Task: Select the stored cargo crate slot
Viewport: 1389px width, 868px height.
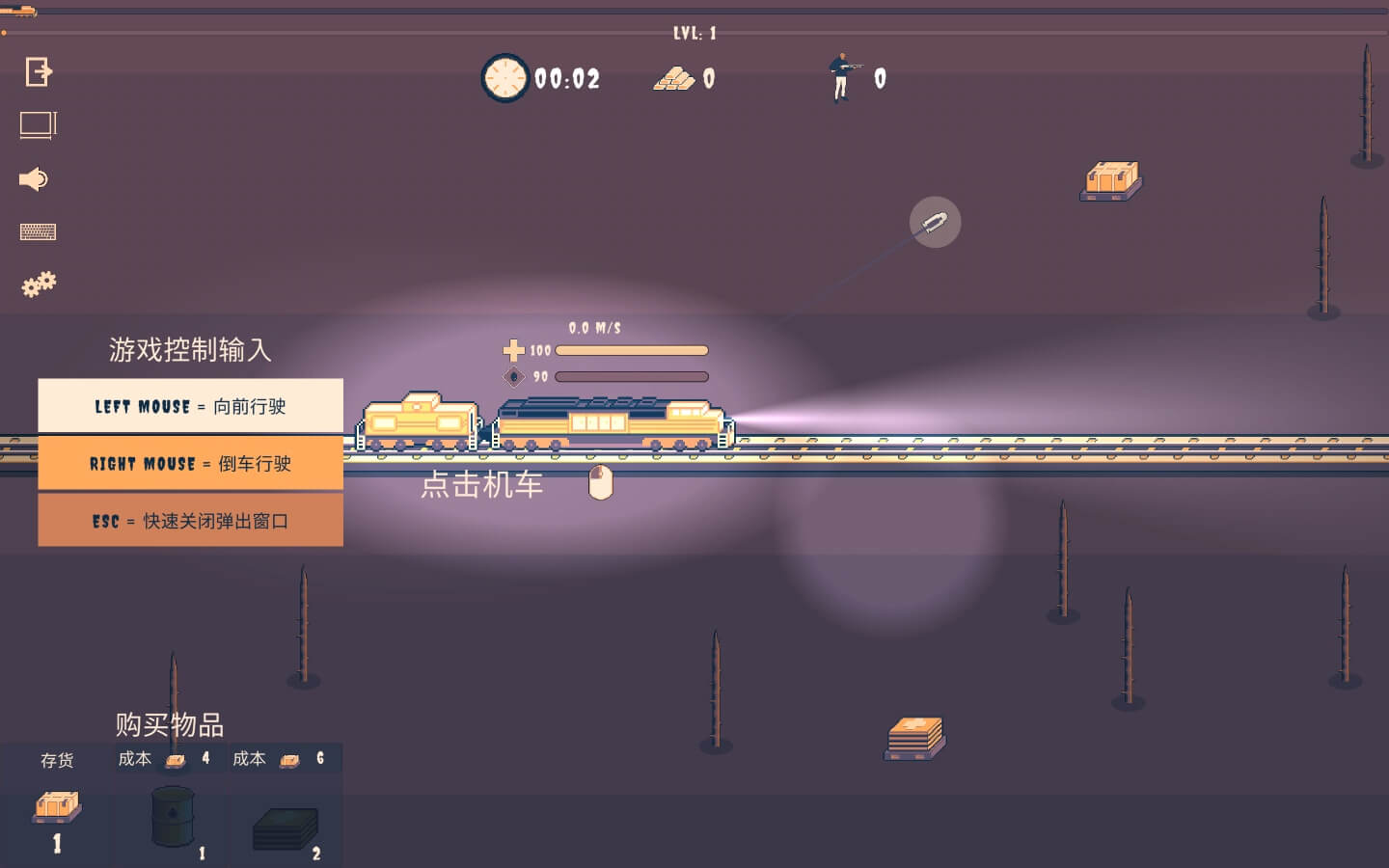Action: click(57, 808)
